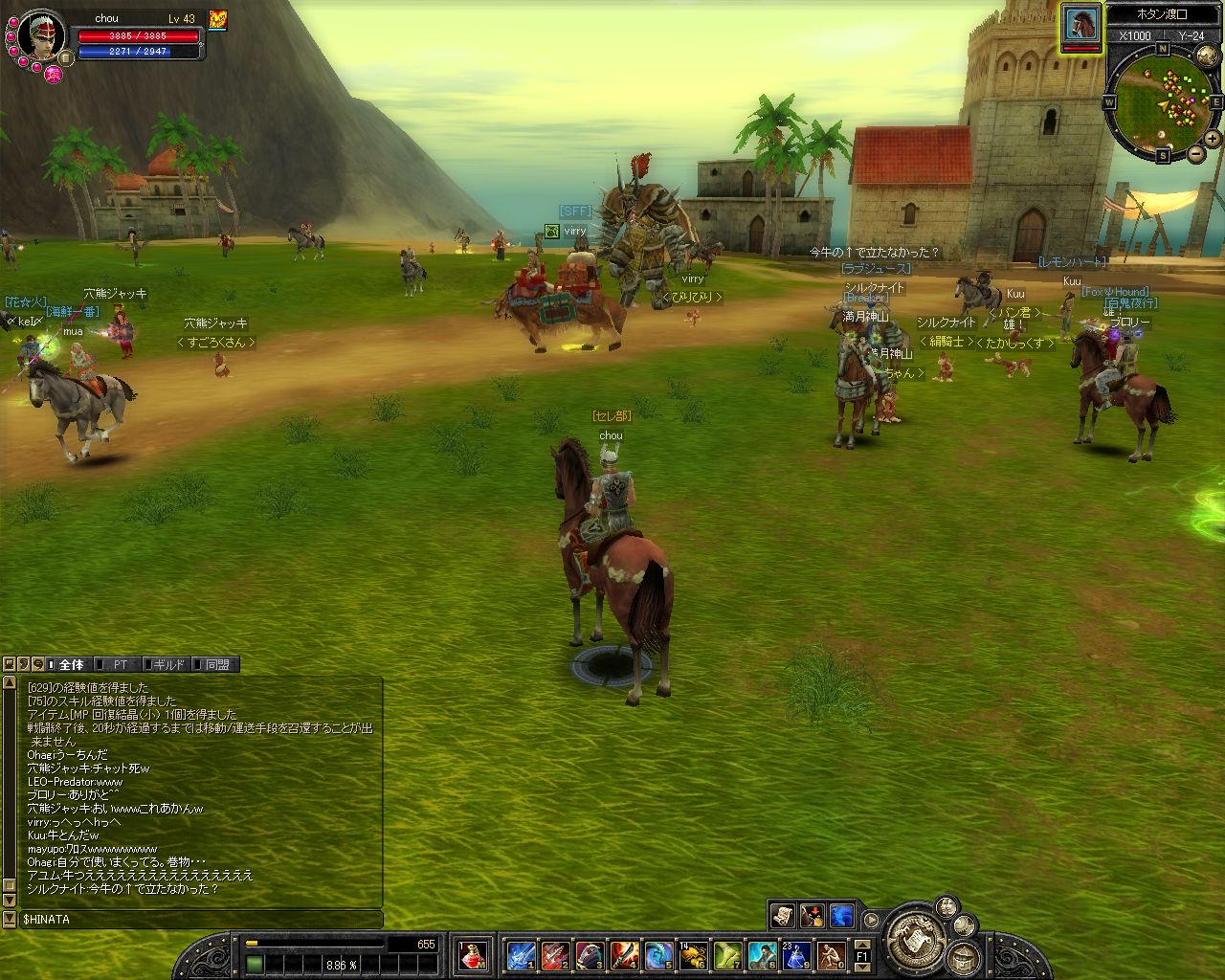Open the ギルド guild chat tab

coord(168,664)
